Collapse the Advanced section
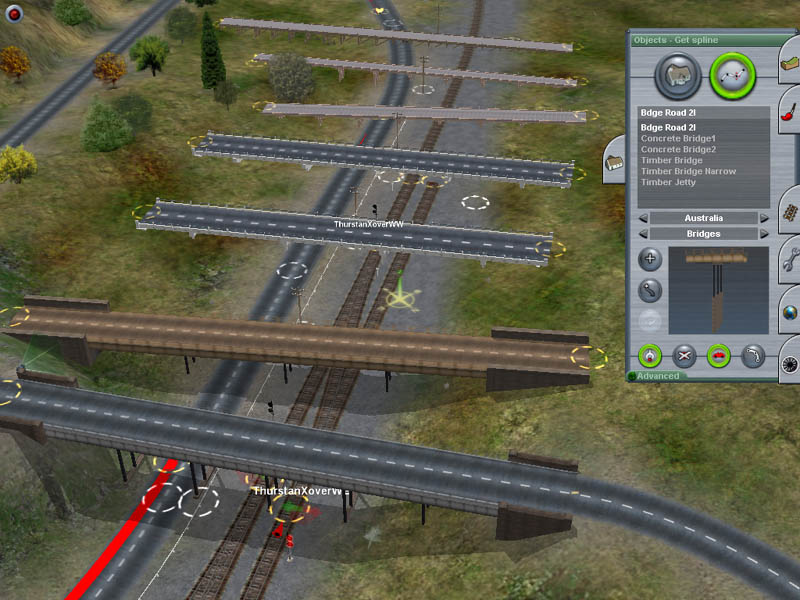 (x=633, y=376)
